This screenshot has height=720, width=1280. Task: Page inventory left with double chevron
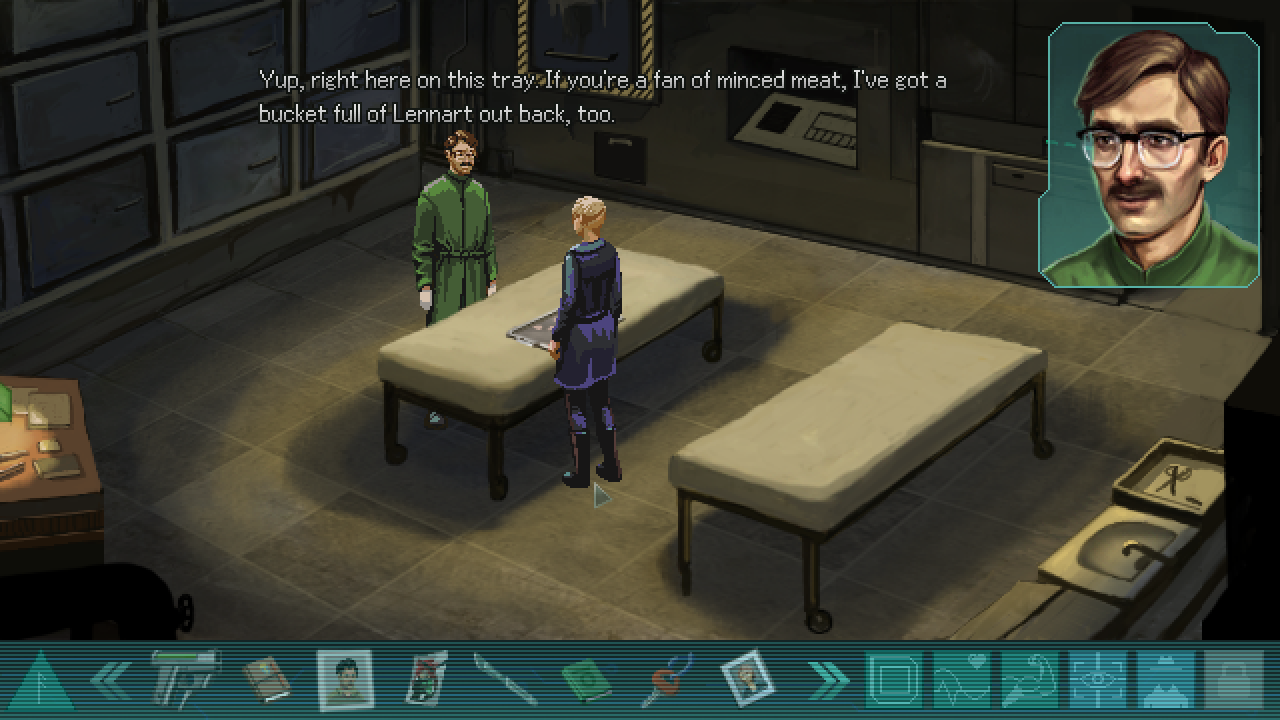[x=110, y=681]
